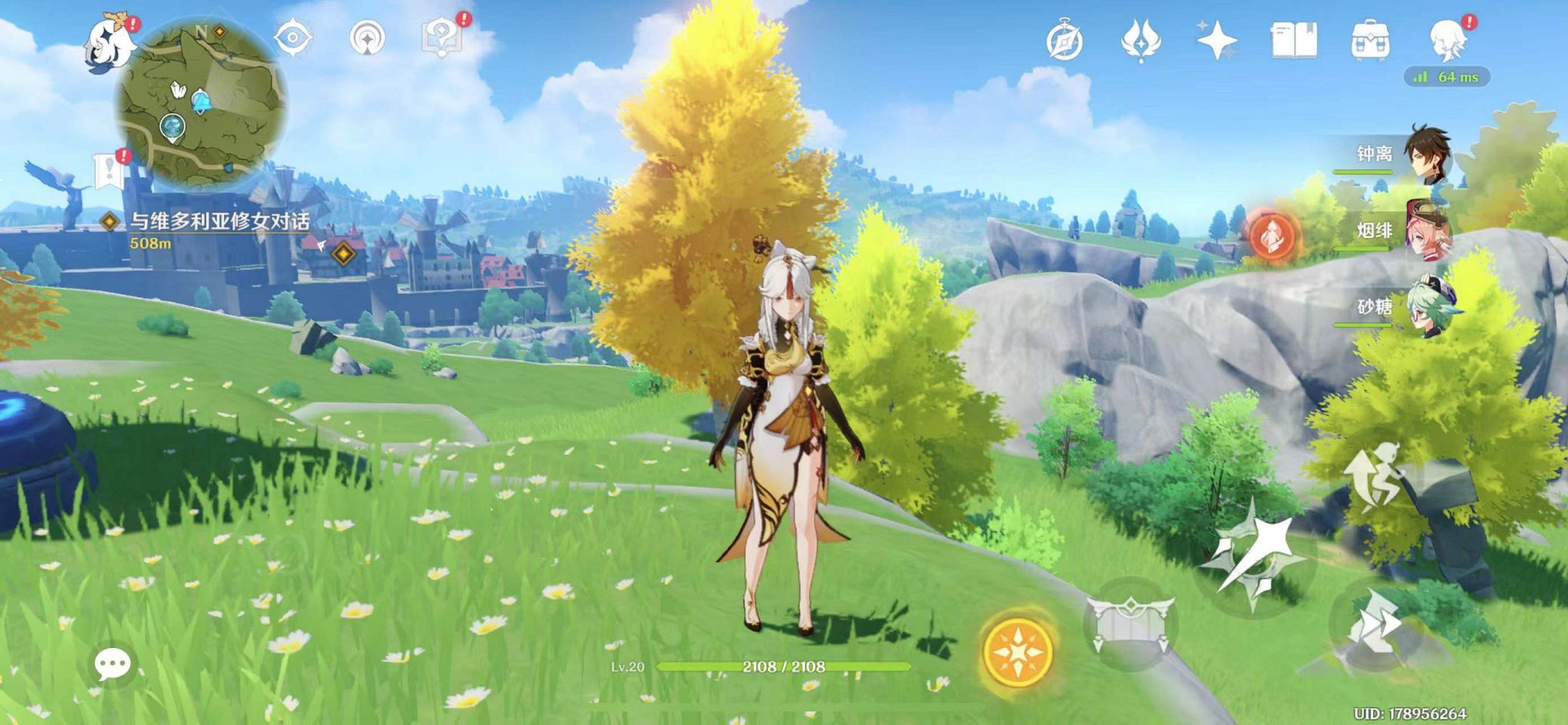This screenshot has width=1568, height=725.
Task: Open the chat speech bubble
Action: point(113,665)
